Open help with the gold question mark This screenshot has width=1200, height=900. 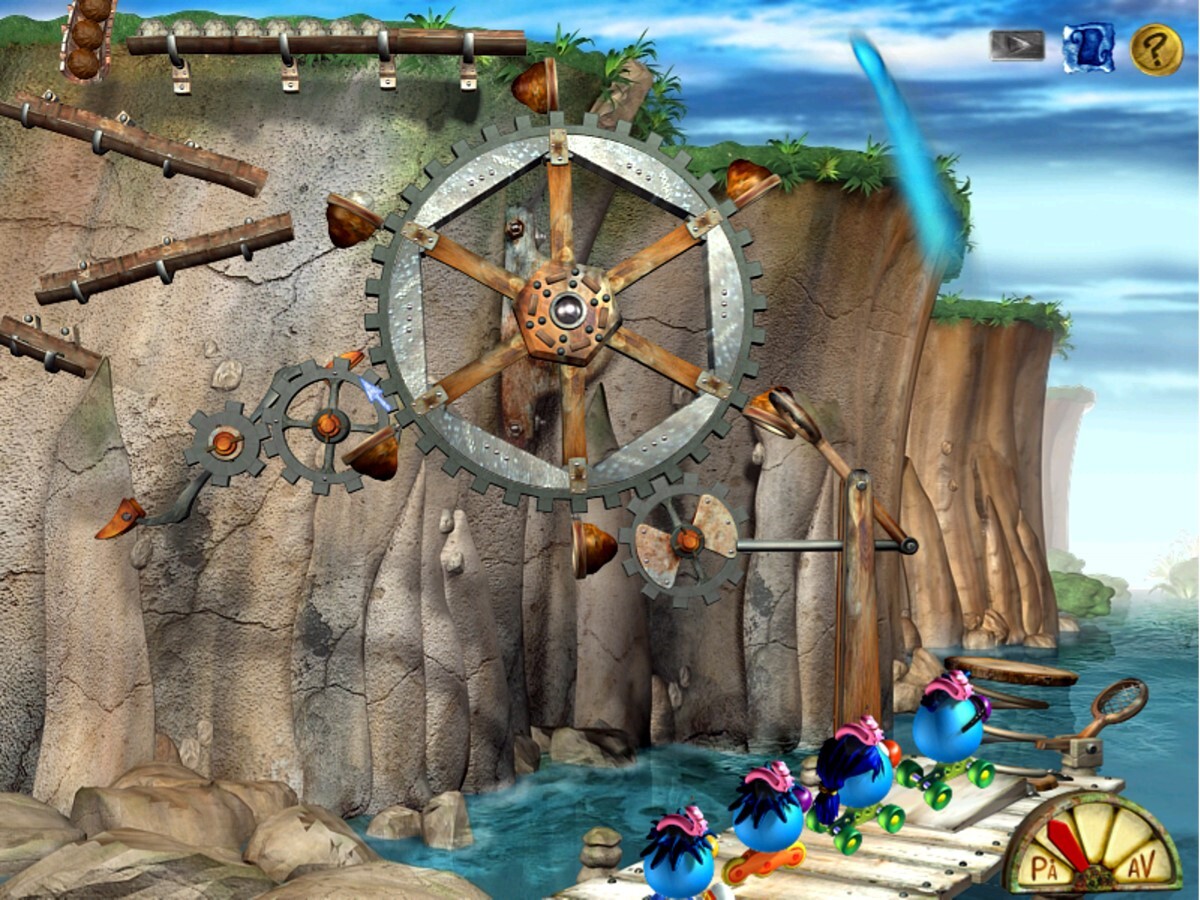[1156, 48]
